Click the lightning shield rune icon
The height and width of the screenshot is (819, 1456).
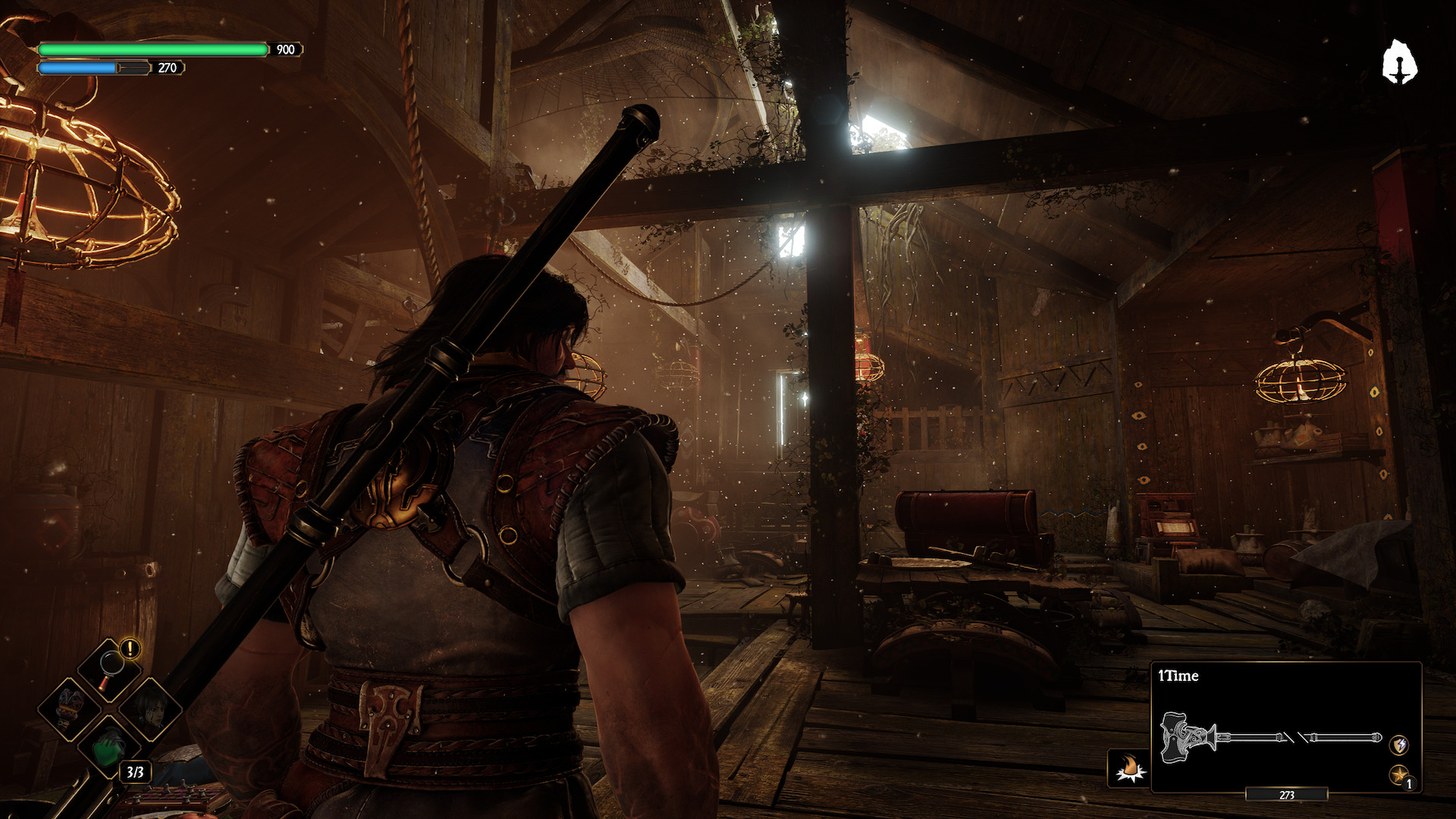coord(1398,745)
